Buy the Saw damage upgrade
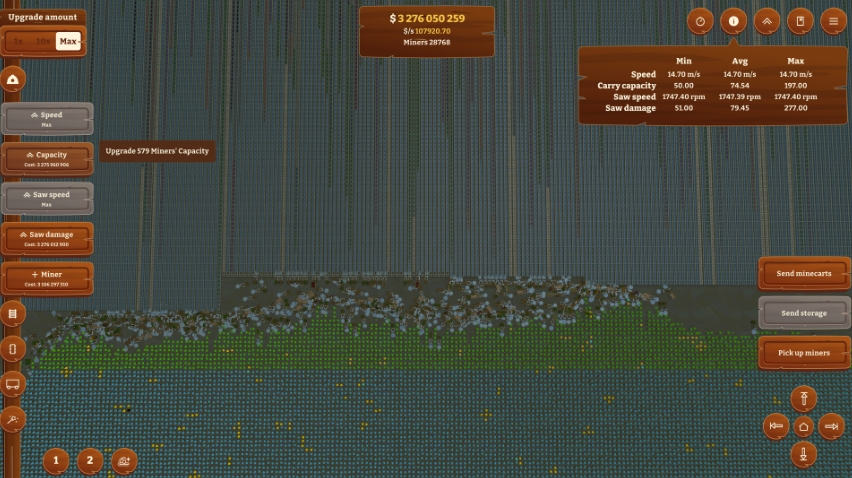Screen dimensions: 852x478 [49, 238]
